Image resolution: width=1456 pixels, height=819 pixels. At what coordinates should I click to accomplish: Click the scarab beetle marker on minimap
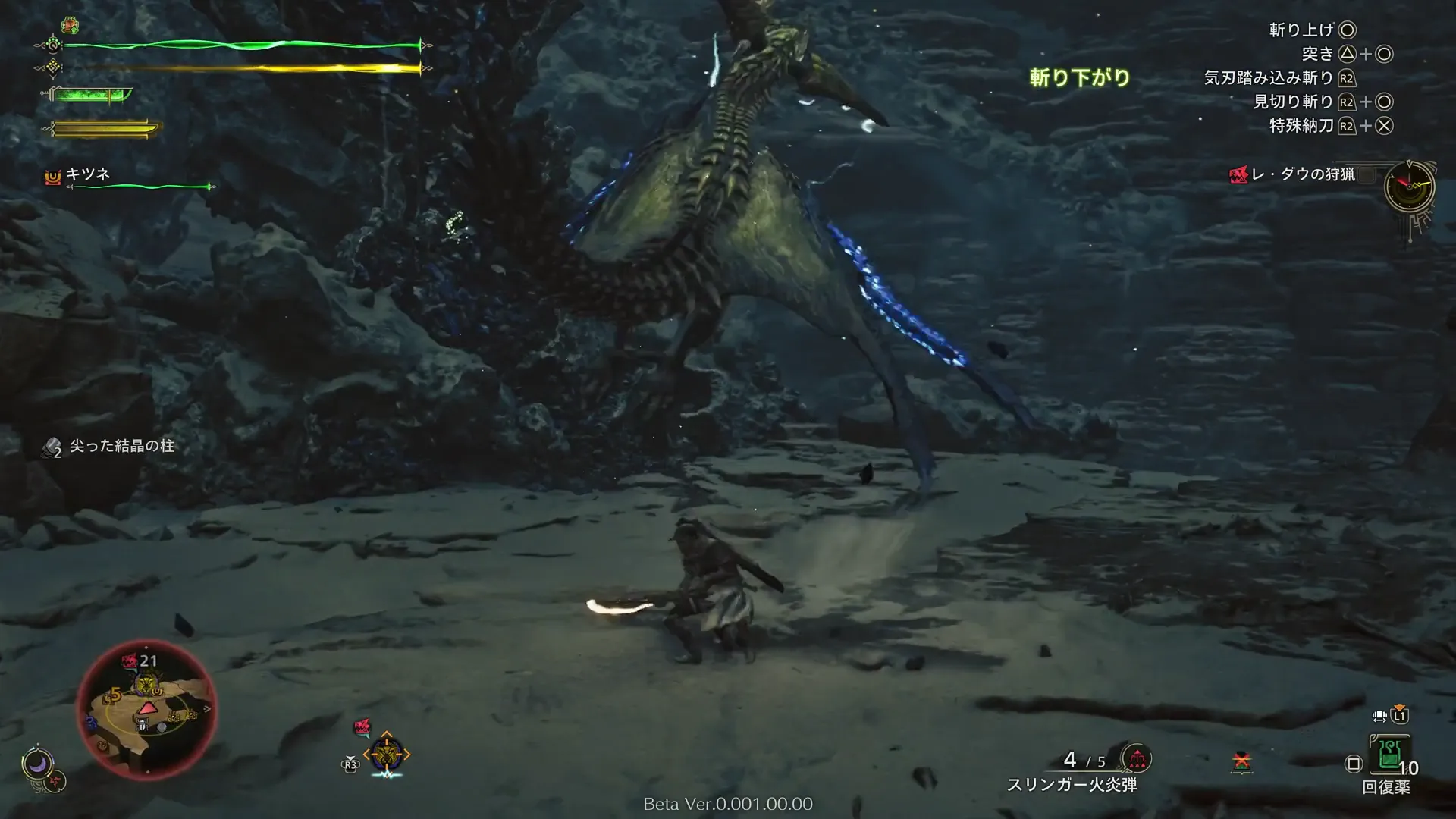pos(143,725)
